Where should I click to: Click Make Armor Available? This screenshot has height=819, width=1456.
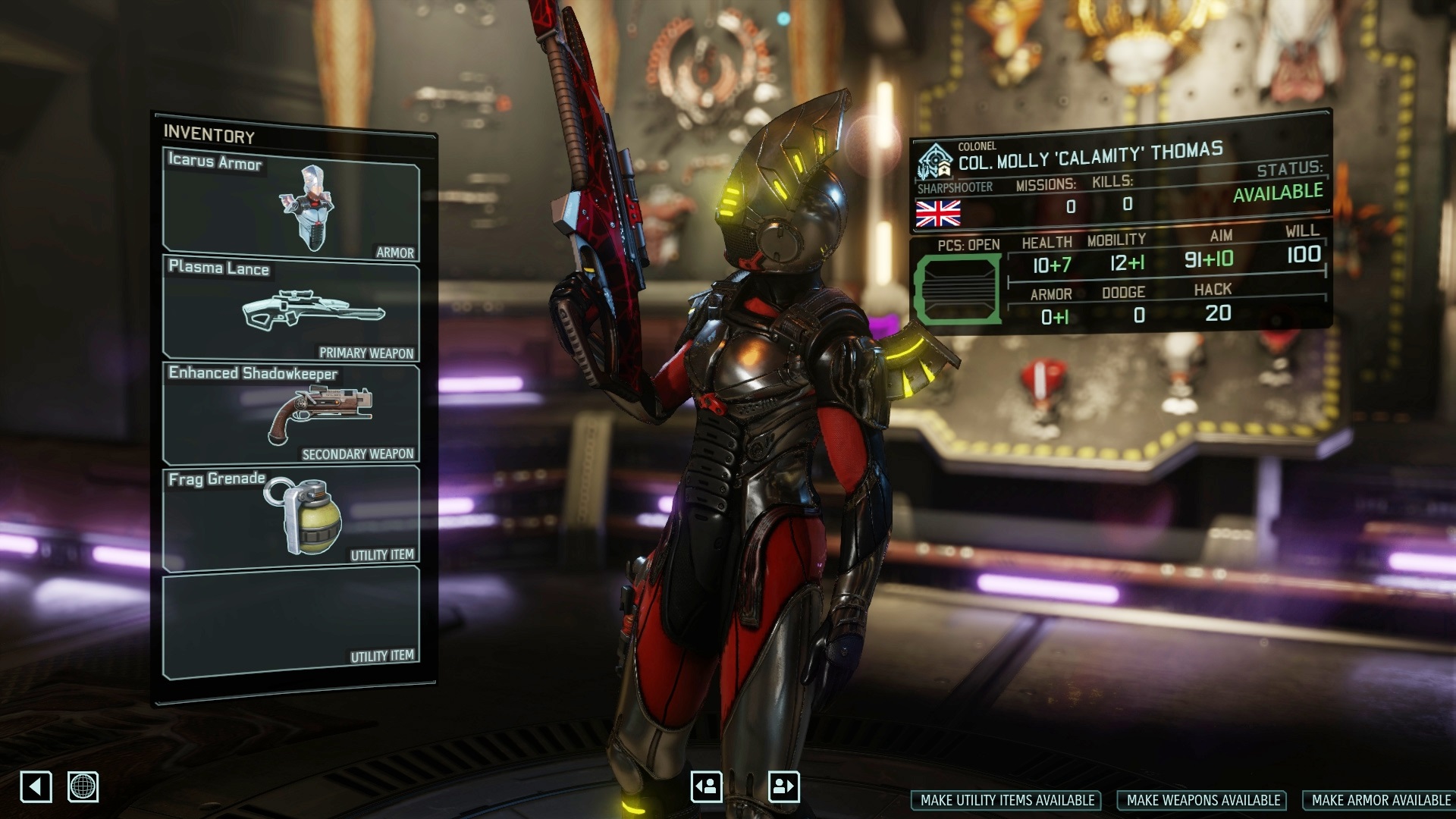click(1380, 800)
